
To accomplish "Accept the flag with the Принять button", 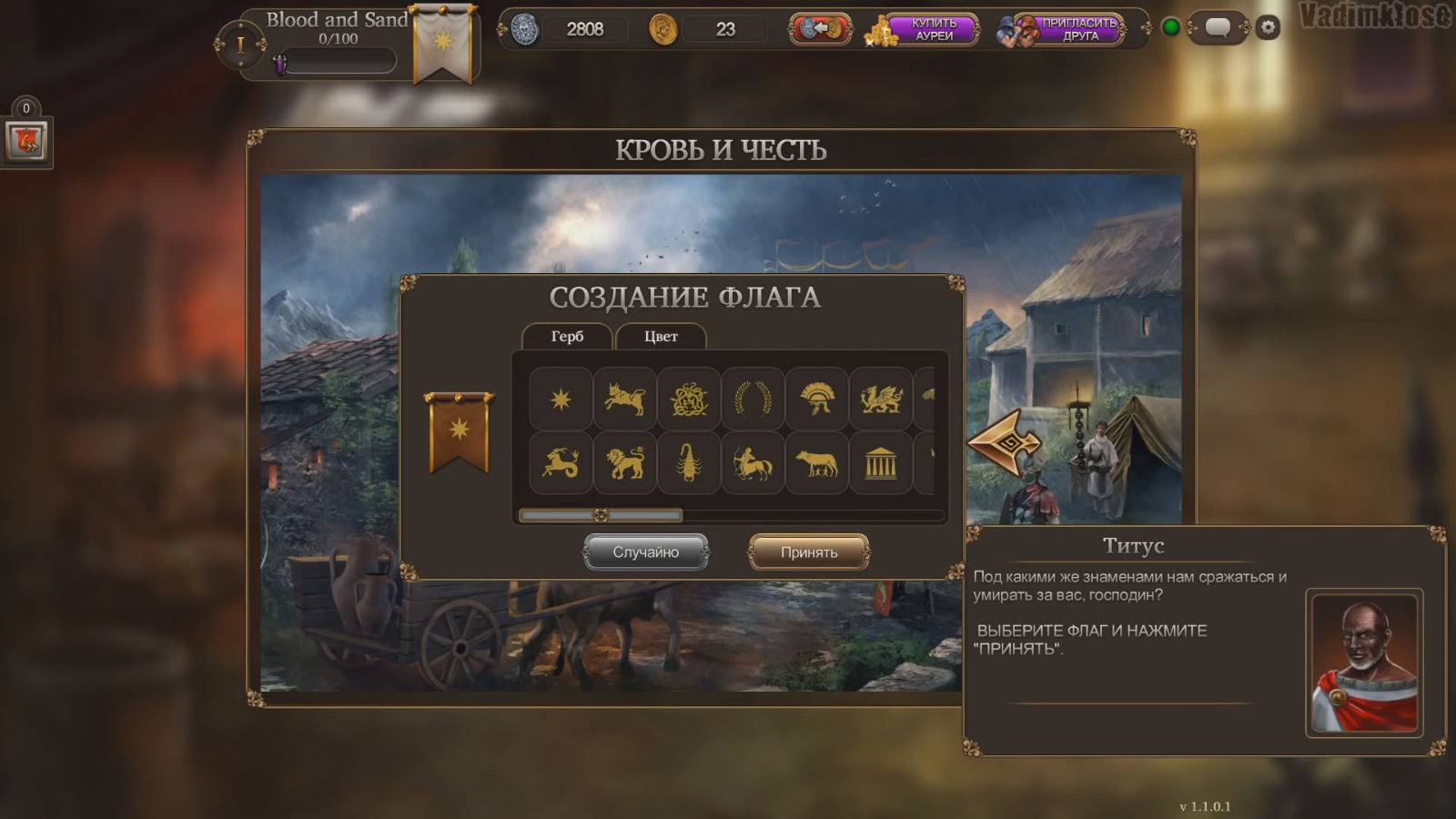I will [x=808, y=552].
